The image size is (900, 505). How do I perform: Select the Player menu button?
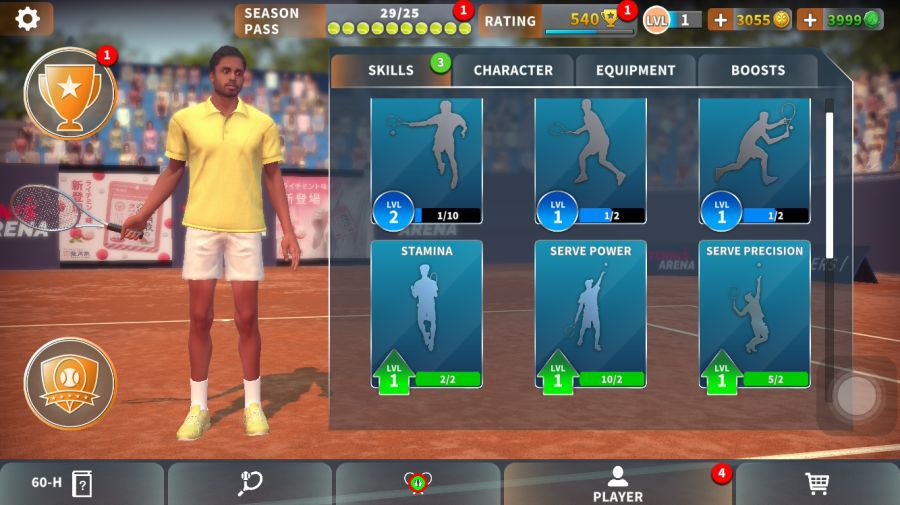[617, 484]
